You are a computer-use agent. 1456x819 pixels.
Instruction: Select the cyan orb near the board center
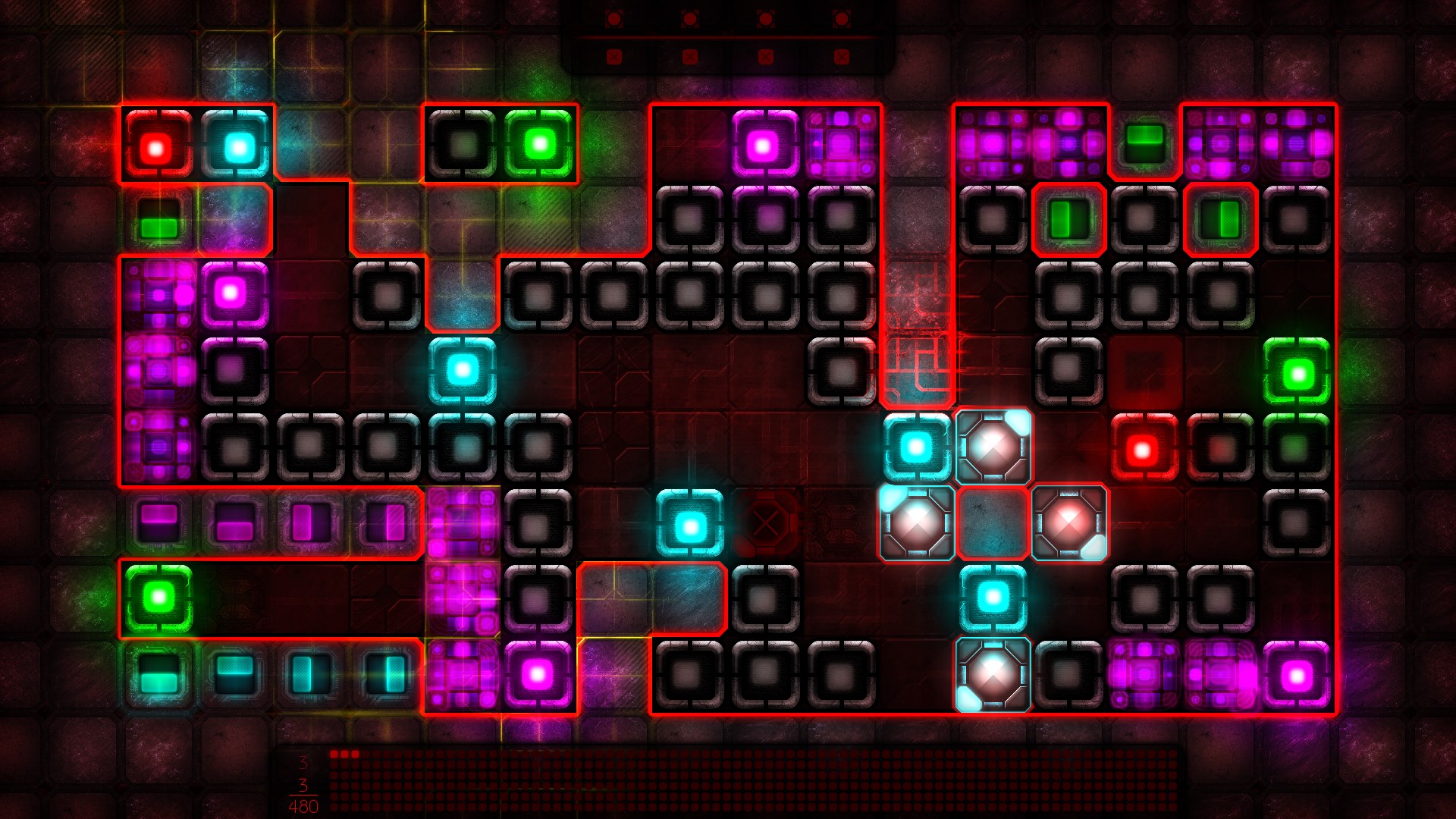(x=691, y=522)
